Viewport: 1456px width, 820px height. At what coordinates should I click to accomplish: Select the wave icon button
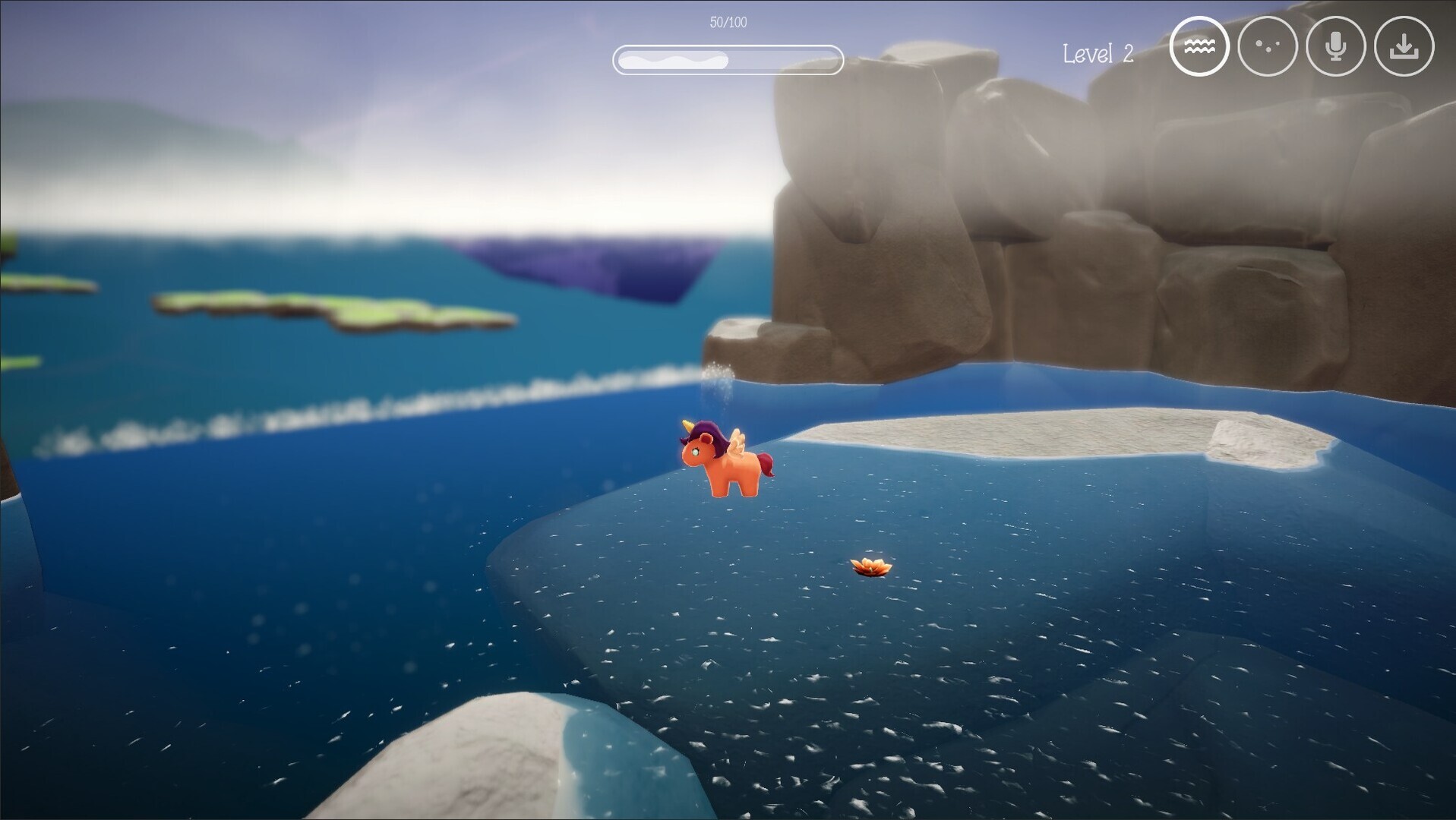click(x=1199, y=47)
